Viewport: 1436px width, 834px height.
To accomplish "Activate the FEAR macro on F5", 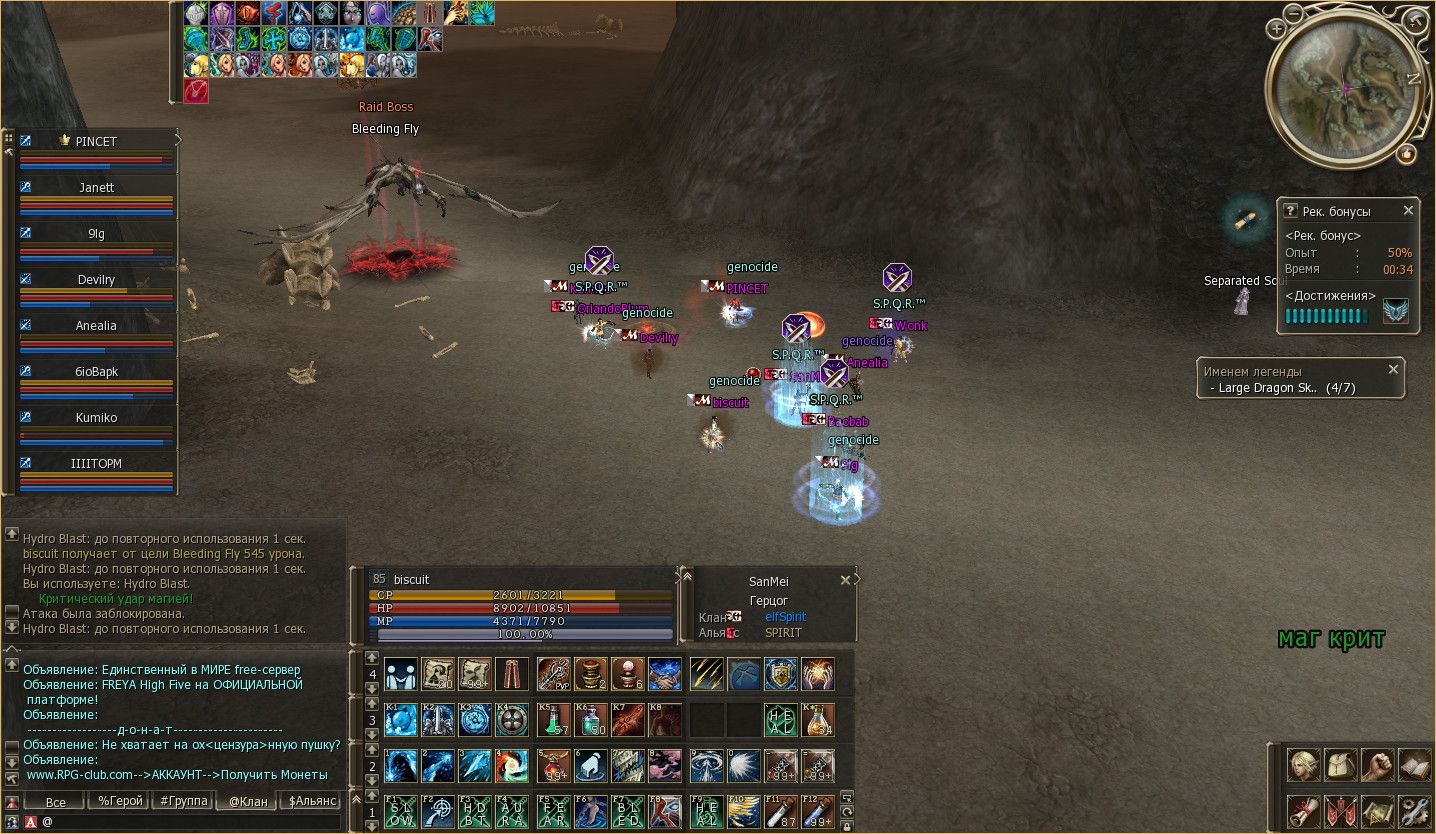I will click(x=554, y=812).
